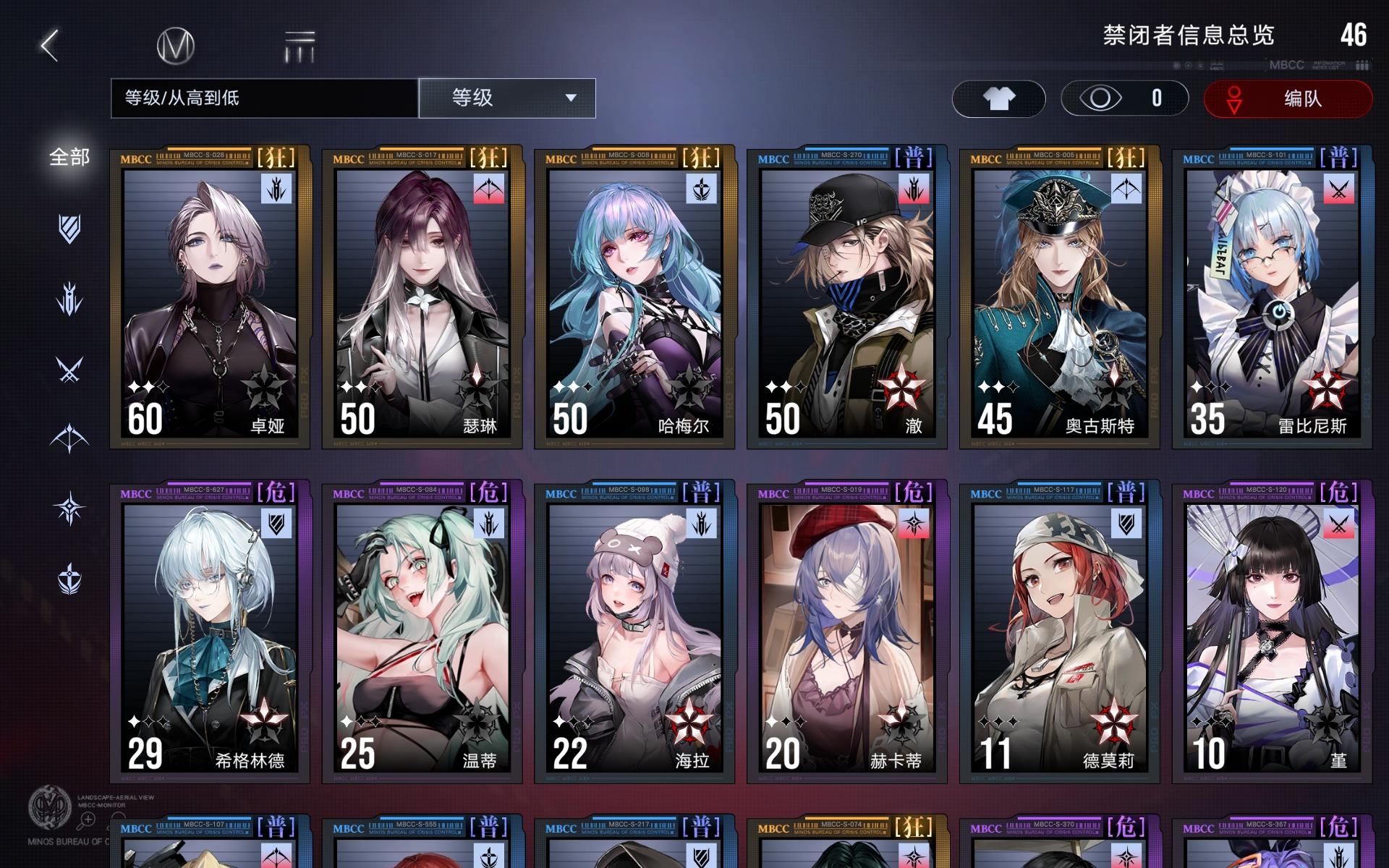Toggle the eye visibility counter showing 0
The image size is (1389, 868).
click(x=1123, y=98)
